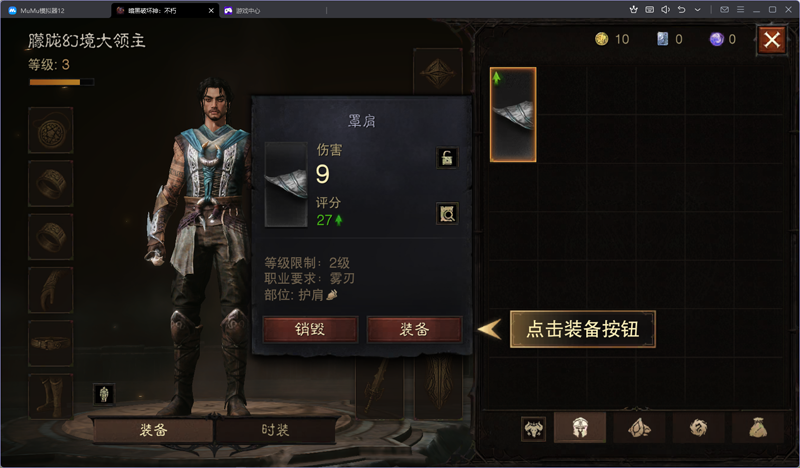
Task: Close the MuMu emulator window
Action: click(788, 10)
